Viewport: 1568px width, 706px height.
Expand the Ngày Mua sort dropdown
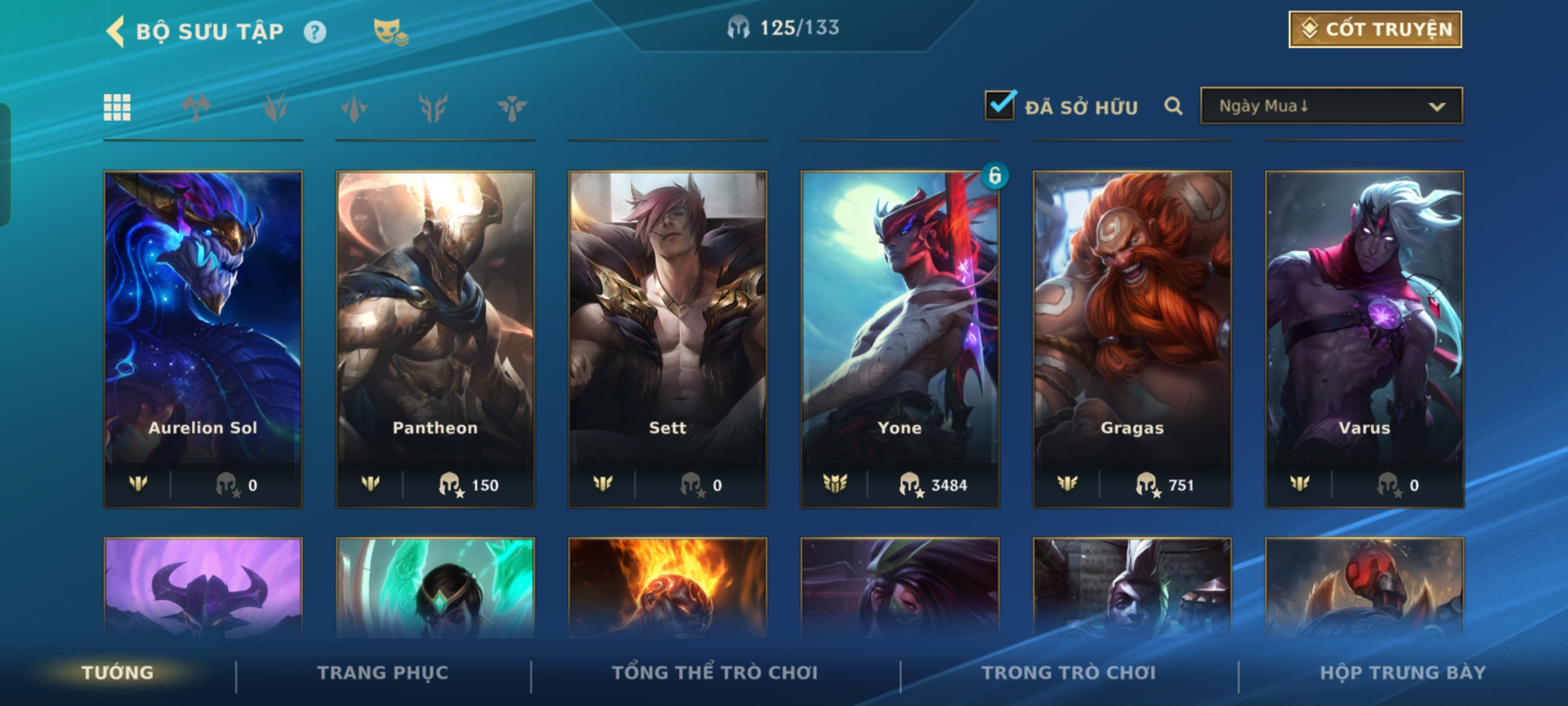(x=1331, y=106)
